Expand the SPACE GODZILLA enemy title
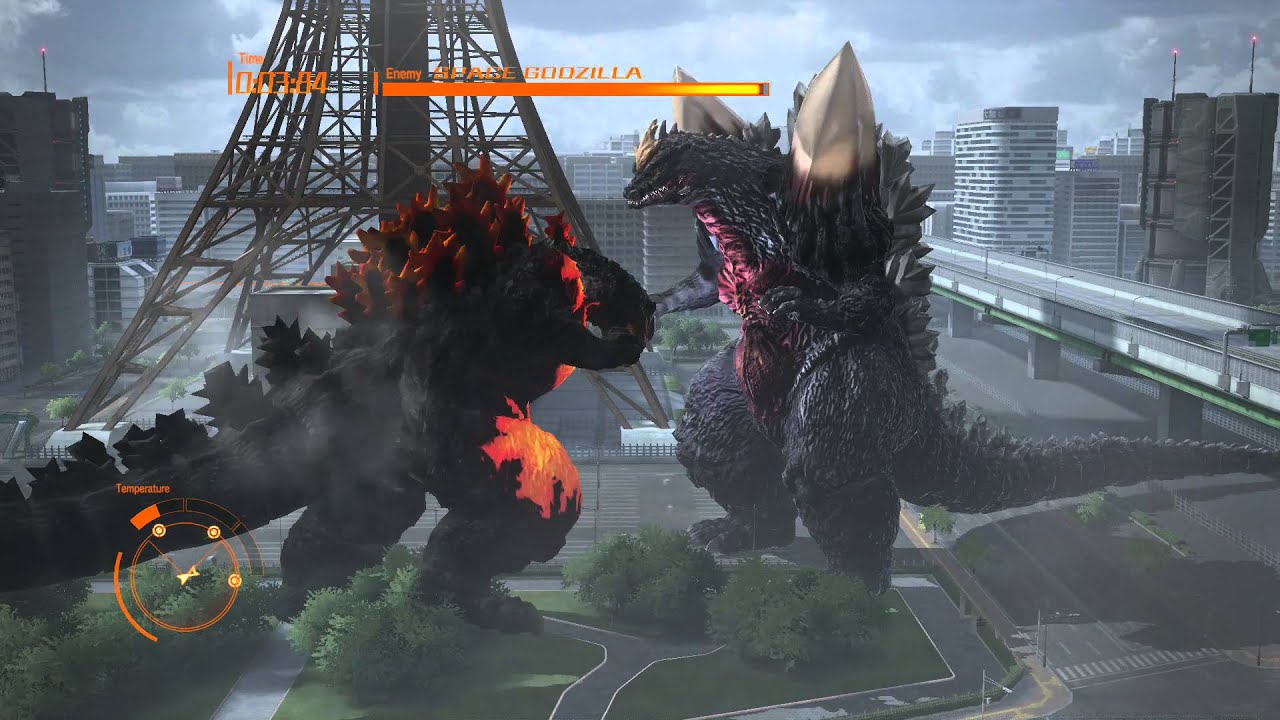 (x=536, y=73)
